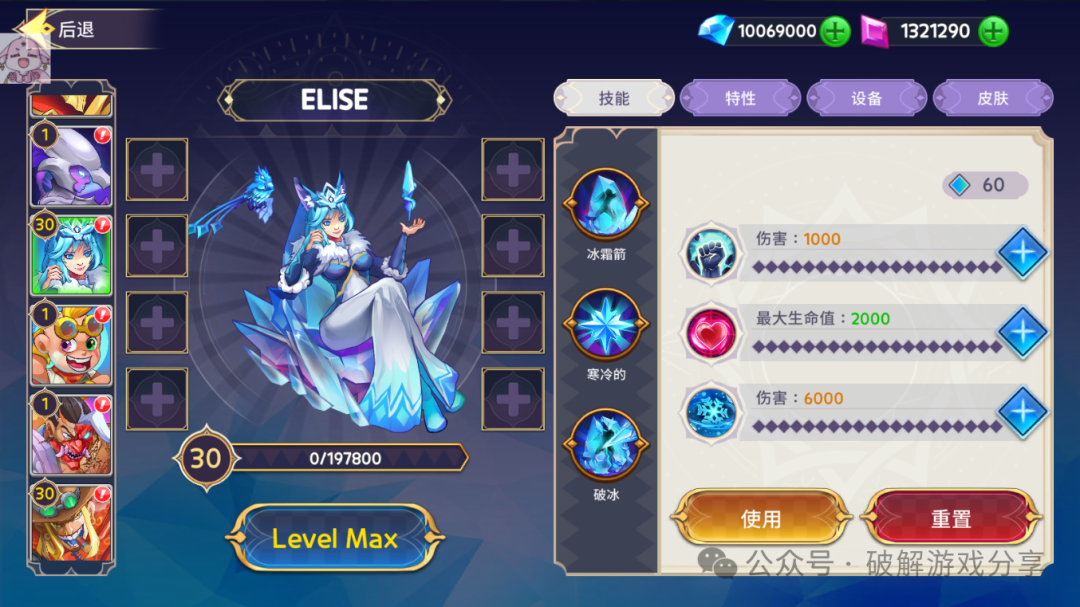Image resolution: width=1080 pixels, height=607 pixels.
Task: Switch to the 设备 tab
Action: pos(867,98)
